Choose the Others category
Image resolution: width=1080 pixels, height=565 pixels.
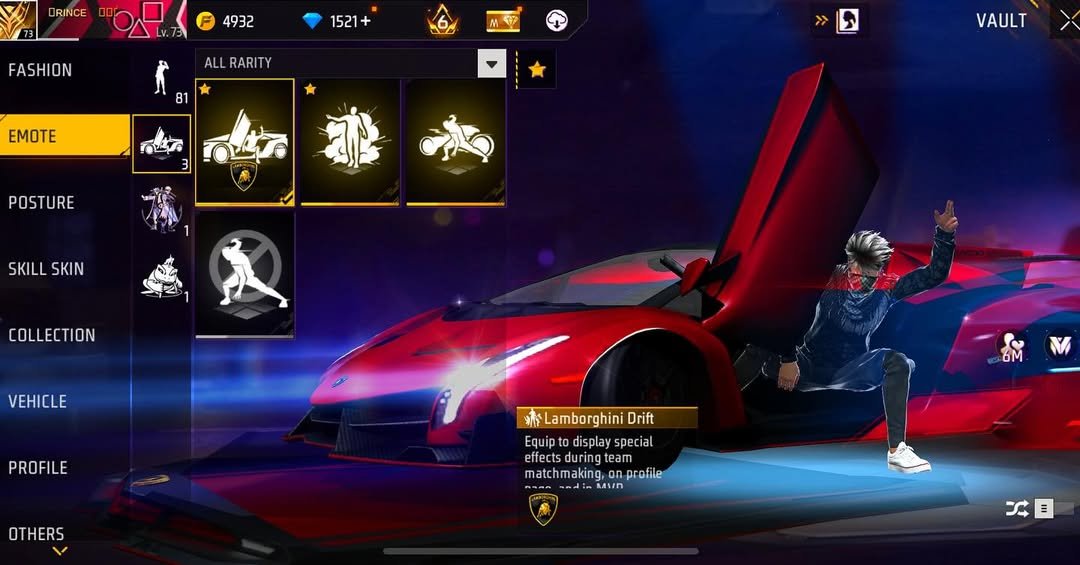pyautogui.click(x=37, y=534)
